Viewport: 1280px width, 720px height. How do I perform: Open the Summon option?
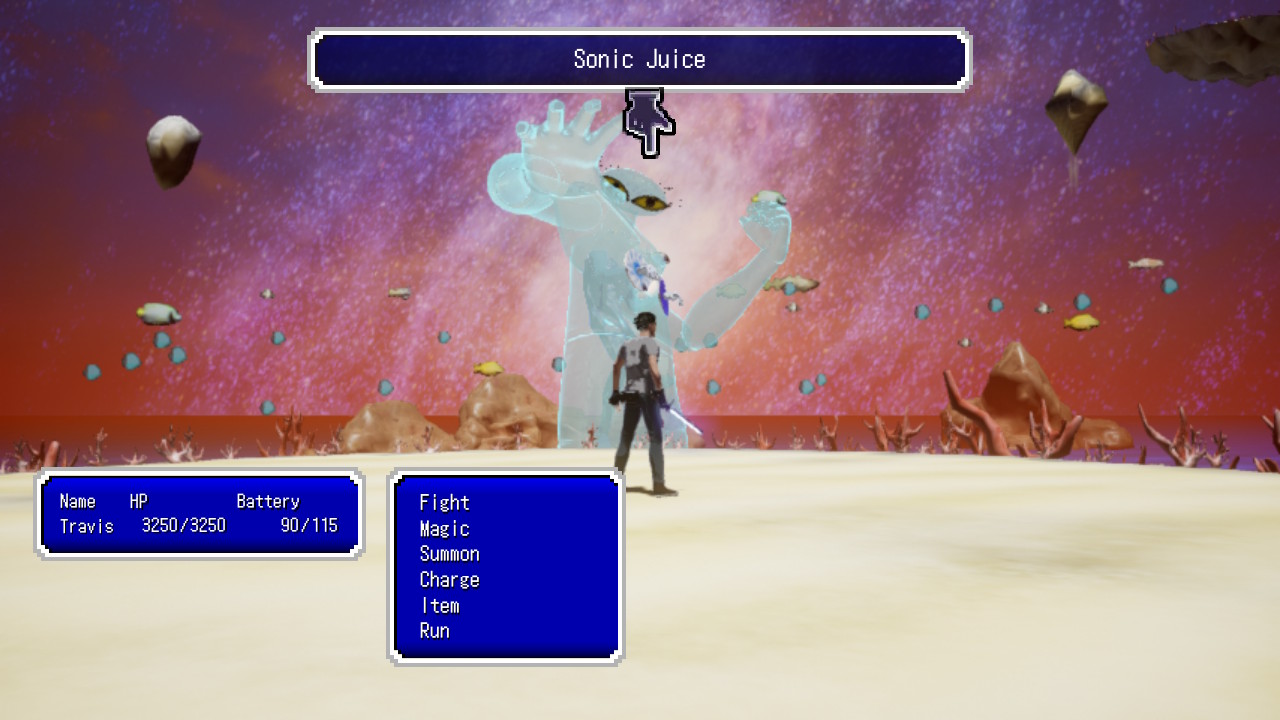450,554
